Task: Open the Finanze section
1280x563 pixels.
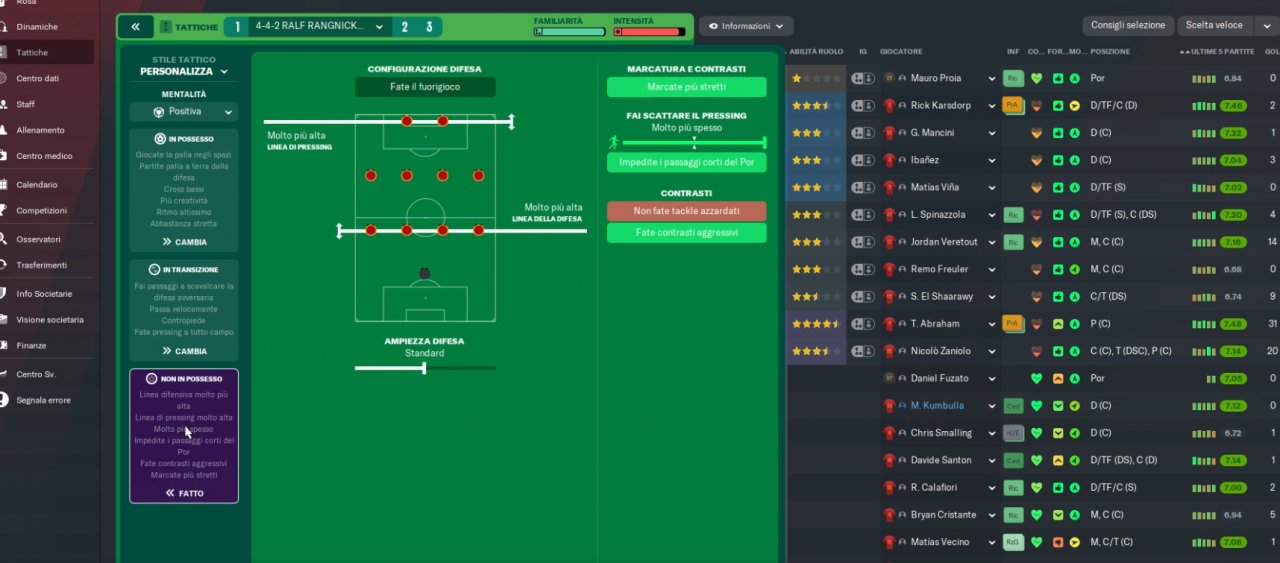Action: click(x=31, y=346)
